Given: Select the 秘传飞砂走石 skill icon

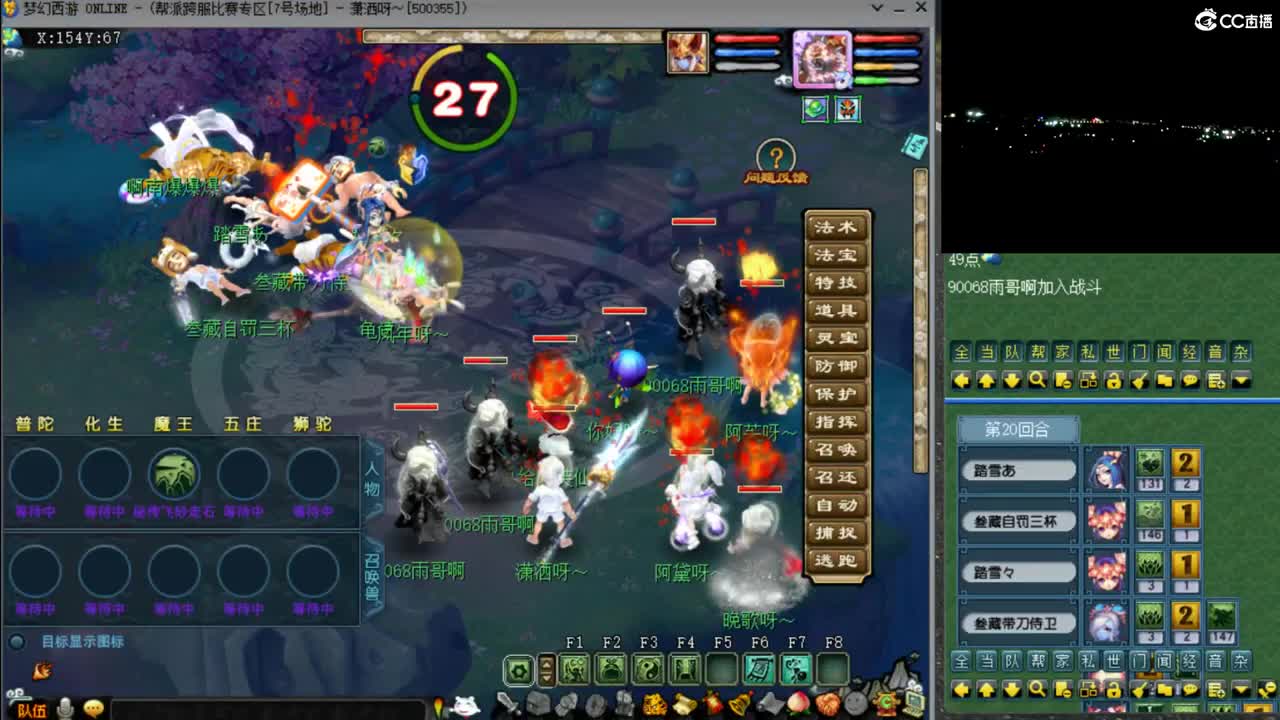Looking at the screenshot, I should click(x=176, y=474).
